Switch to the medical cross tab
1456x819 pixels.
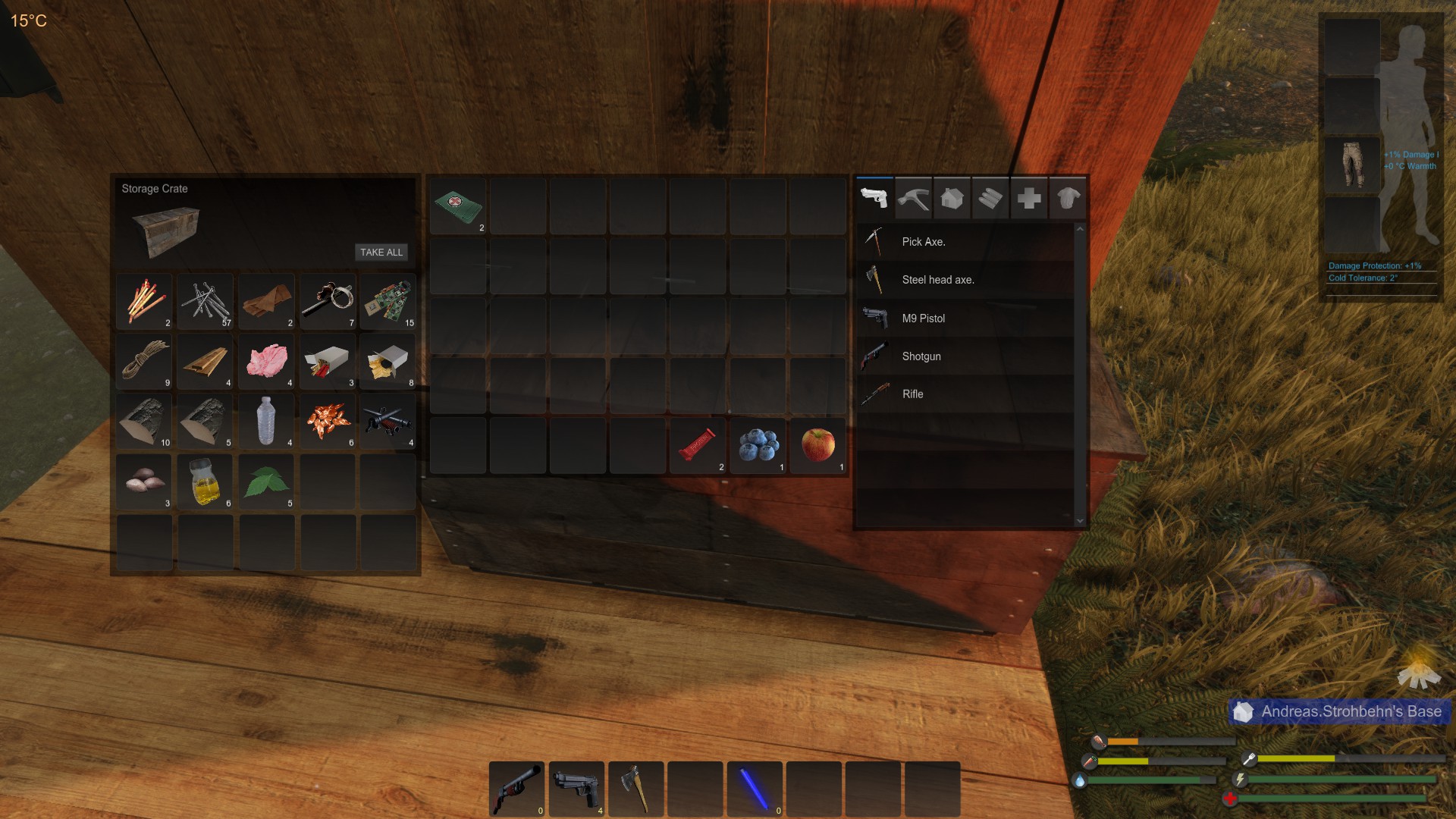pos(1029,199)
